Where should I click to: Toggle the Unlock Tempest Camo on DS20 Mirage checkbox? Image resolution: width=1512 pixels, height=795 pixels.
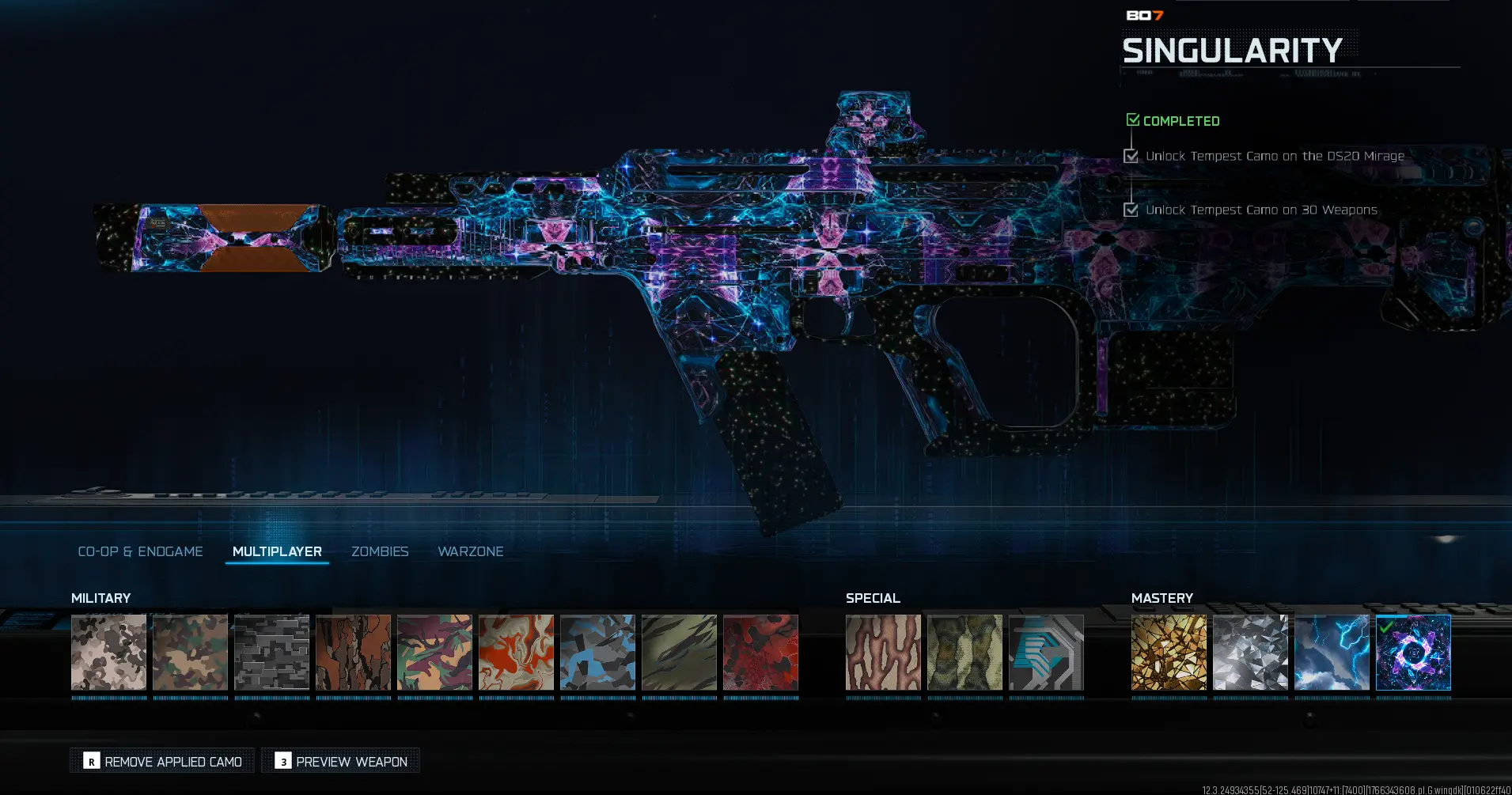pos(1130,156)
